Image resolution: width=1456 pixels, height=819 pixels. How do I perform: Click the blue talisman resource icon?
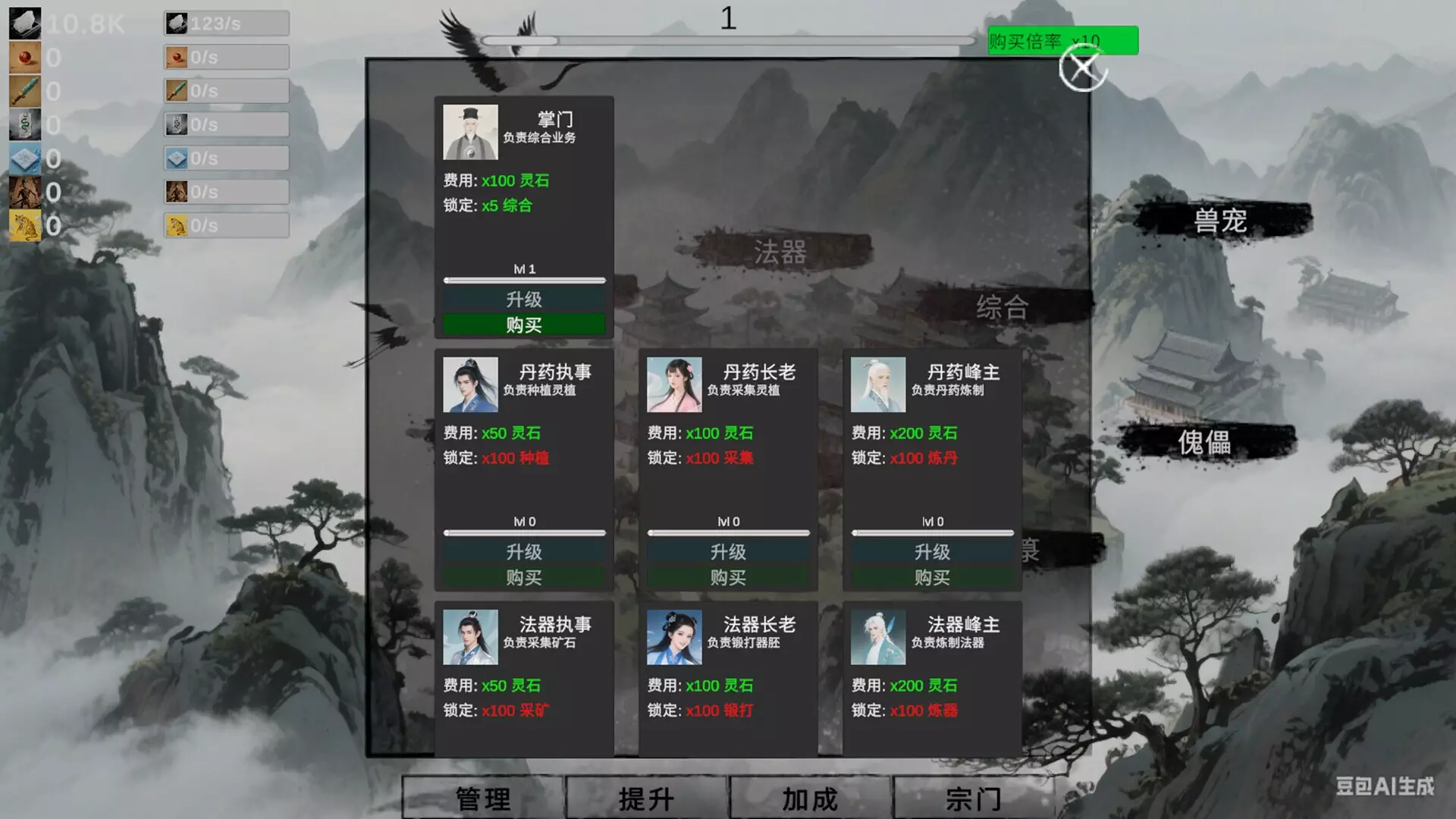tap(25, 158)
